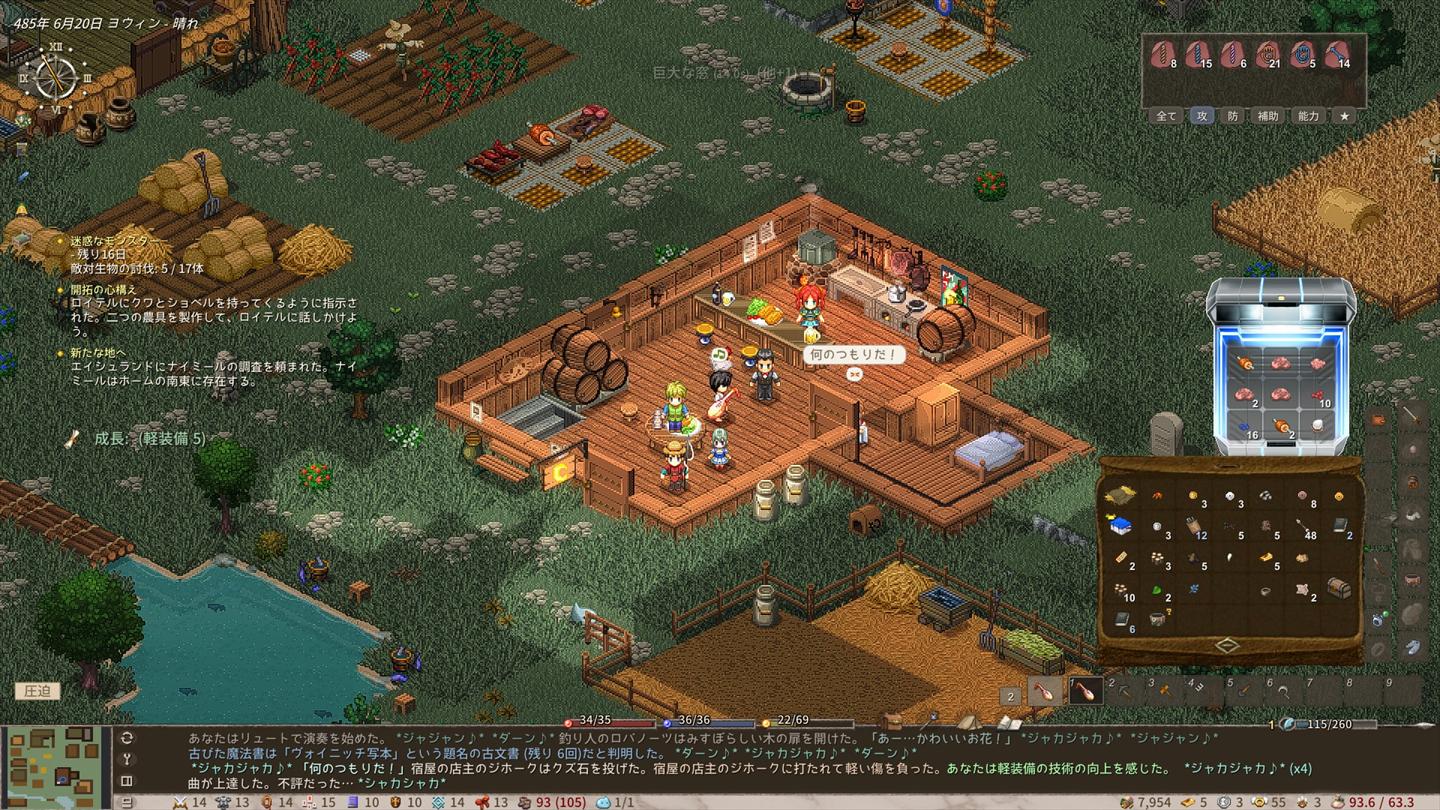This screenshot has width=1440, height=810.
Task: Select the blue house board item in the bag
Action: (1120, 526)
